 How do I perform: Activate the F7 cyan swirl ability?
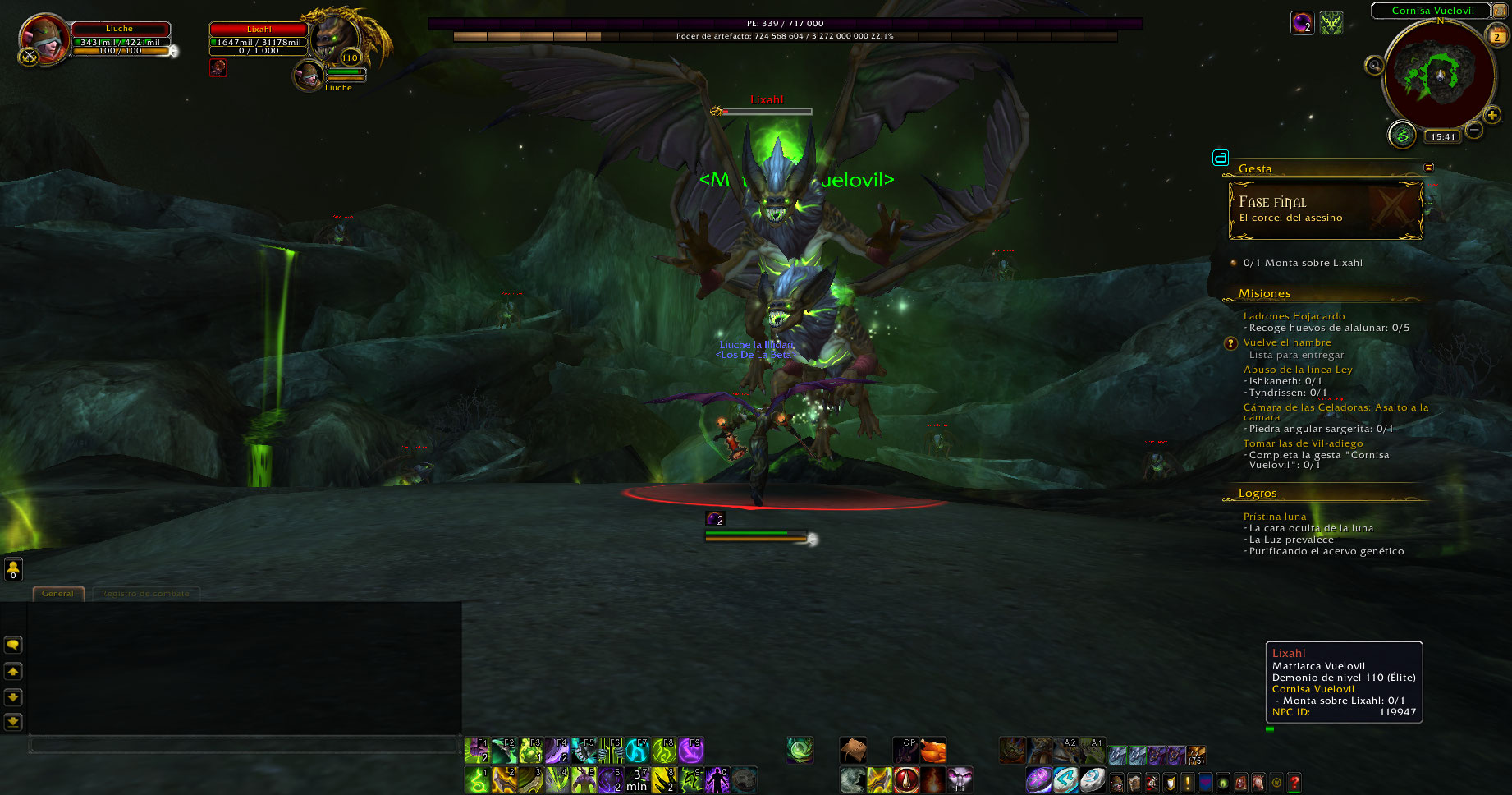(637, 751)
